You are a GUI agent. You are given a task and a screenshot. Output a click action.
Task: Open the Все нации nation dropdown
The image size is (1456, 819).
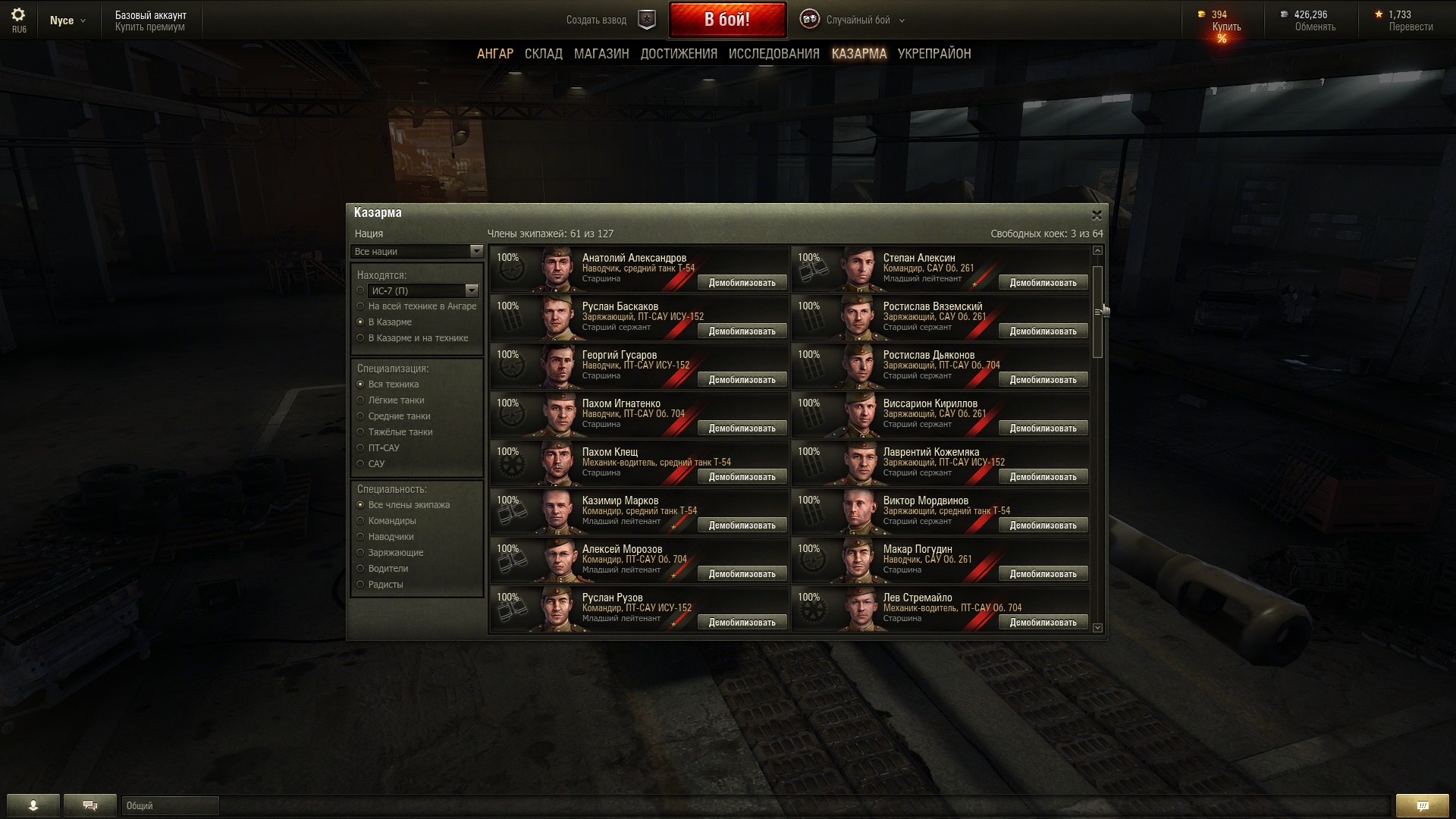coord(417,252)
